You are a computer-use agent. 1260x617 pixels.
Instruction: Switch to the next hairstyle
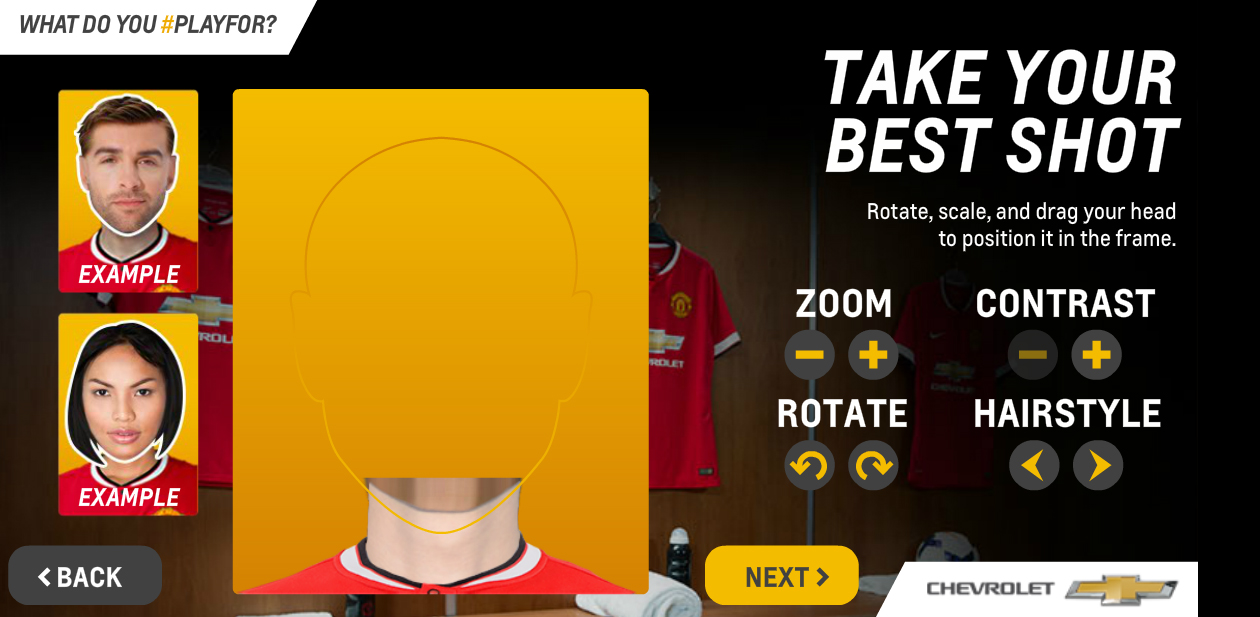click(1098, 465)
